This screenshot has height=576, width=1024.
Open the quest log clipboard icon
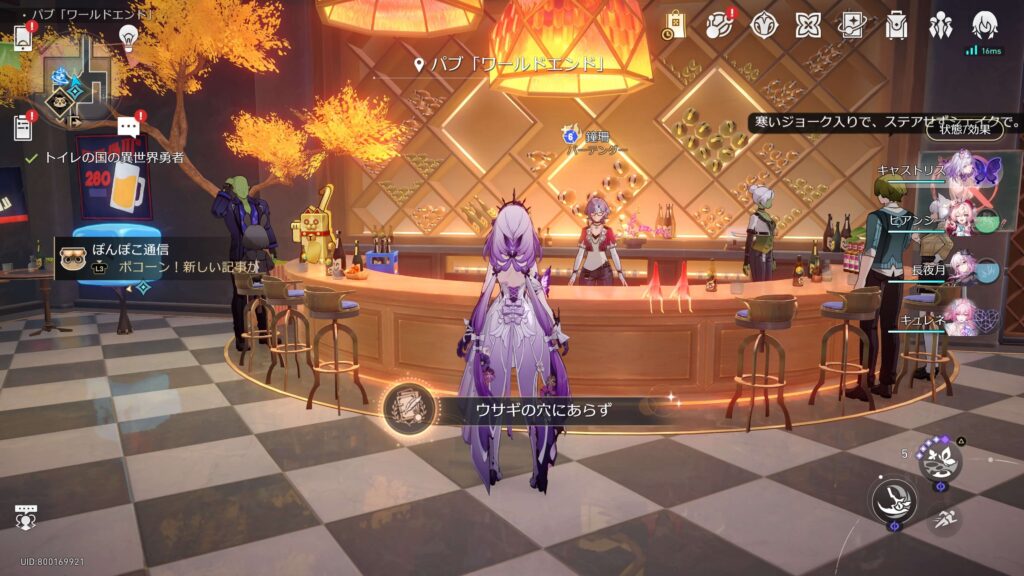(23, 127)
